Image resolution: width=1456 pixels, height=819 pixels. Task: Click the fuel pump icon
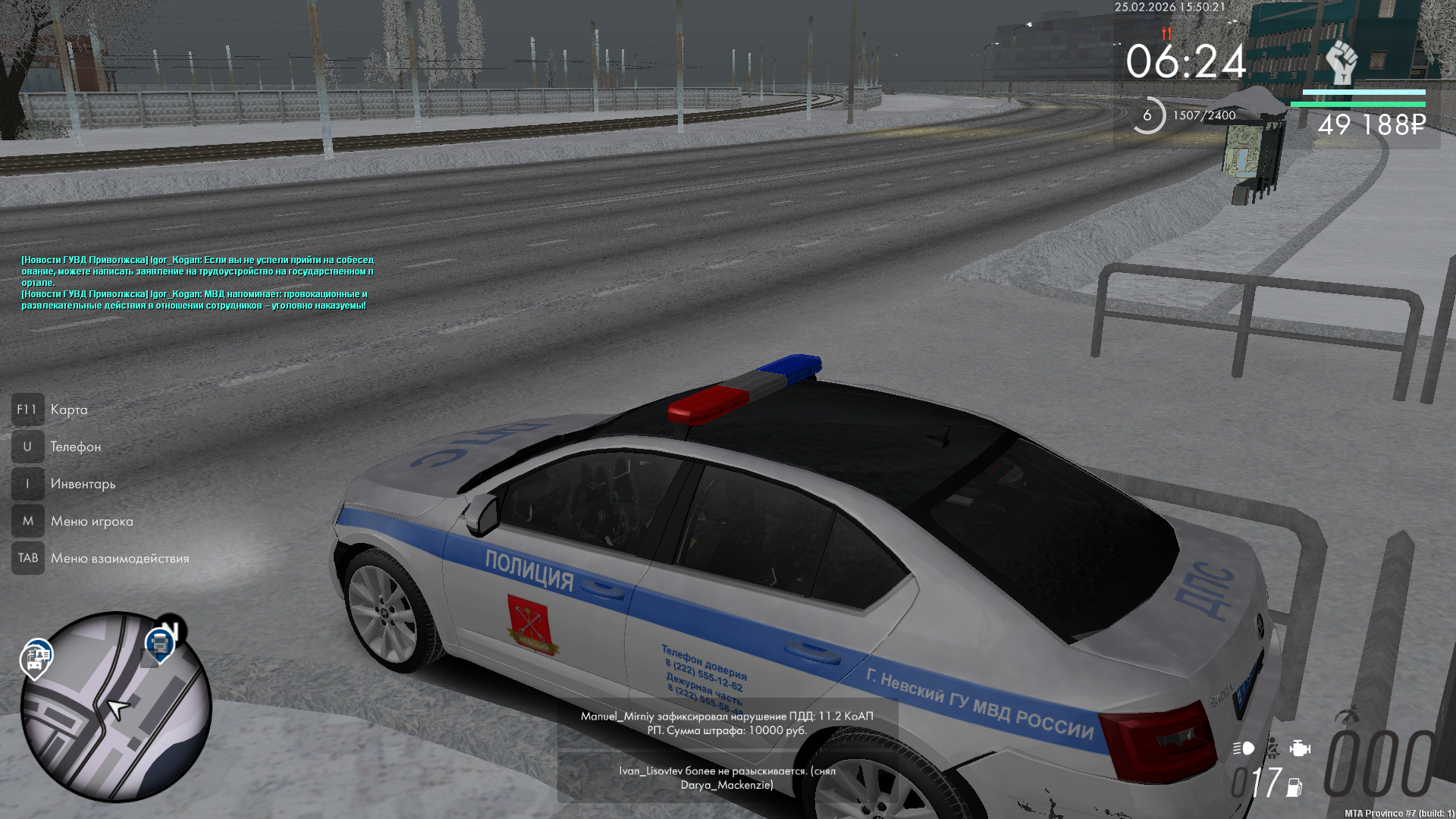pos(1294,788)
